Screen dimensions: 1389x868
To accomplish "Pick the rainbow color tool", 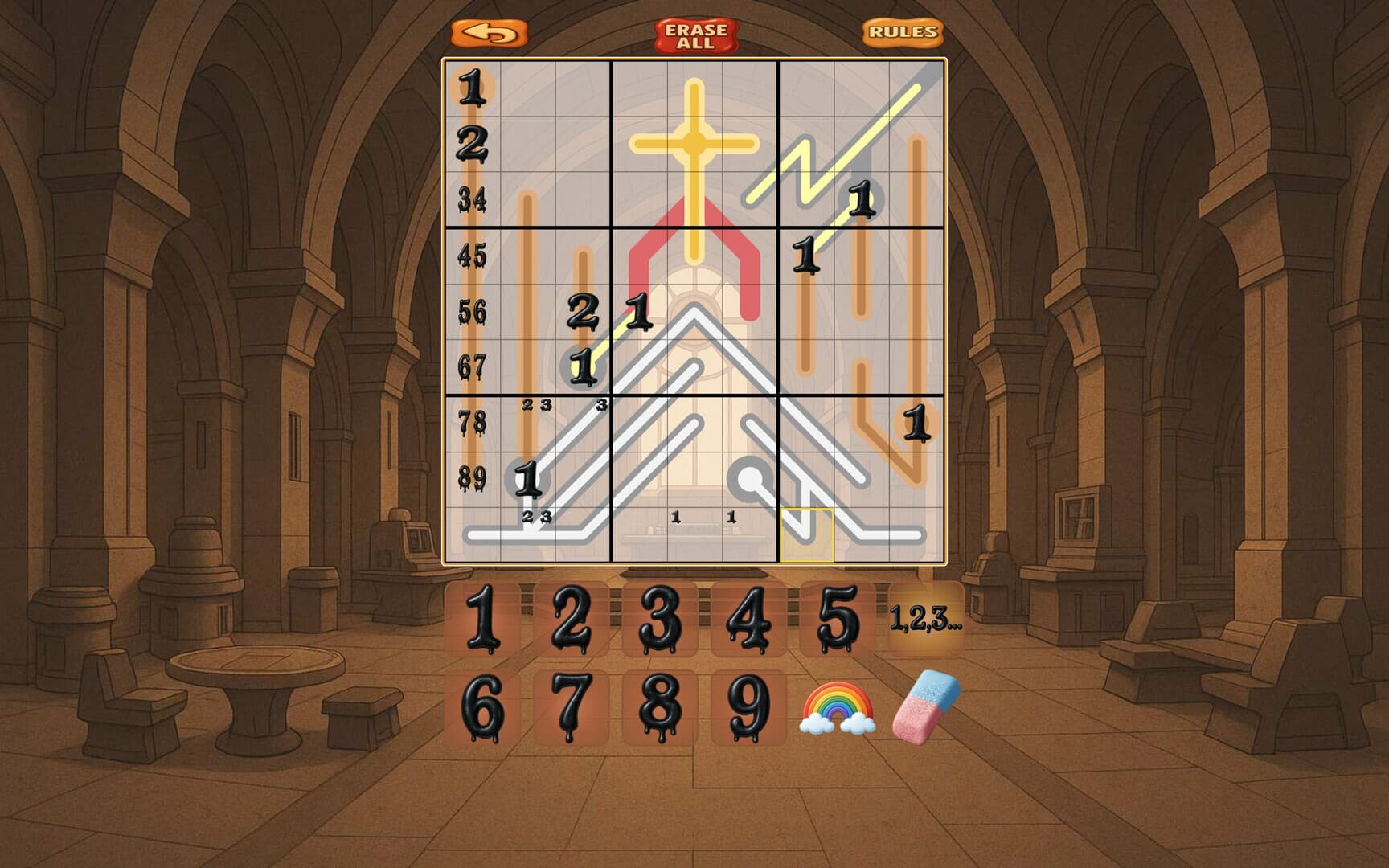I will tap(836, 707).
